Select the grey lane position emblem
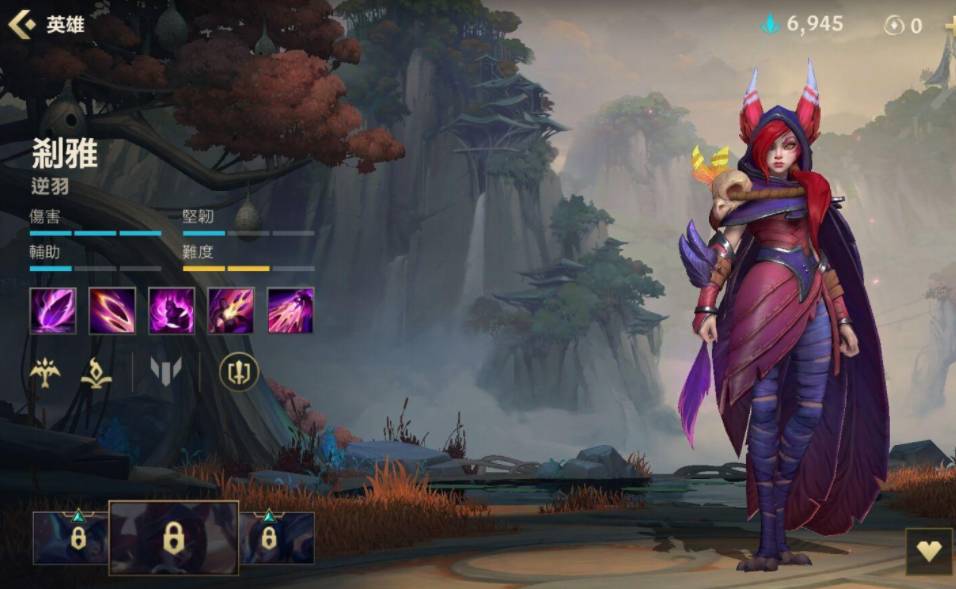The image size is (956, 589). coord(166,373)
